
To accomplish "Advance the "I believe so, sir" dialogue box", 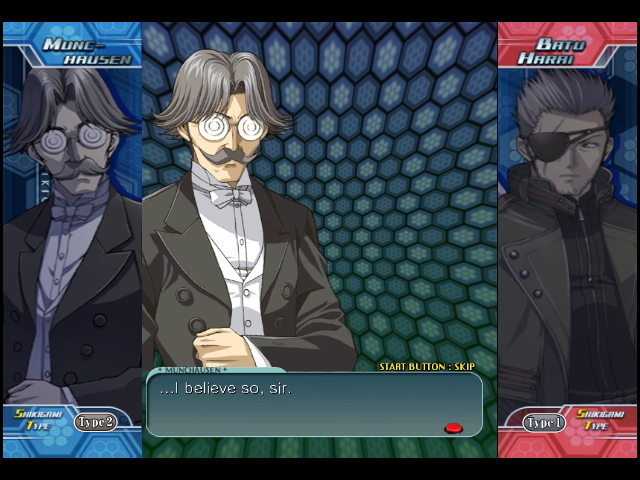I will (x=453, y=428).
